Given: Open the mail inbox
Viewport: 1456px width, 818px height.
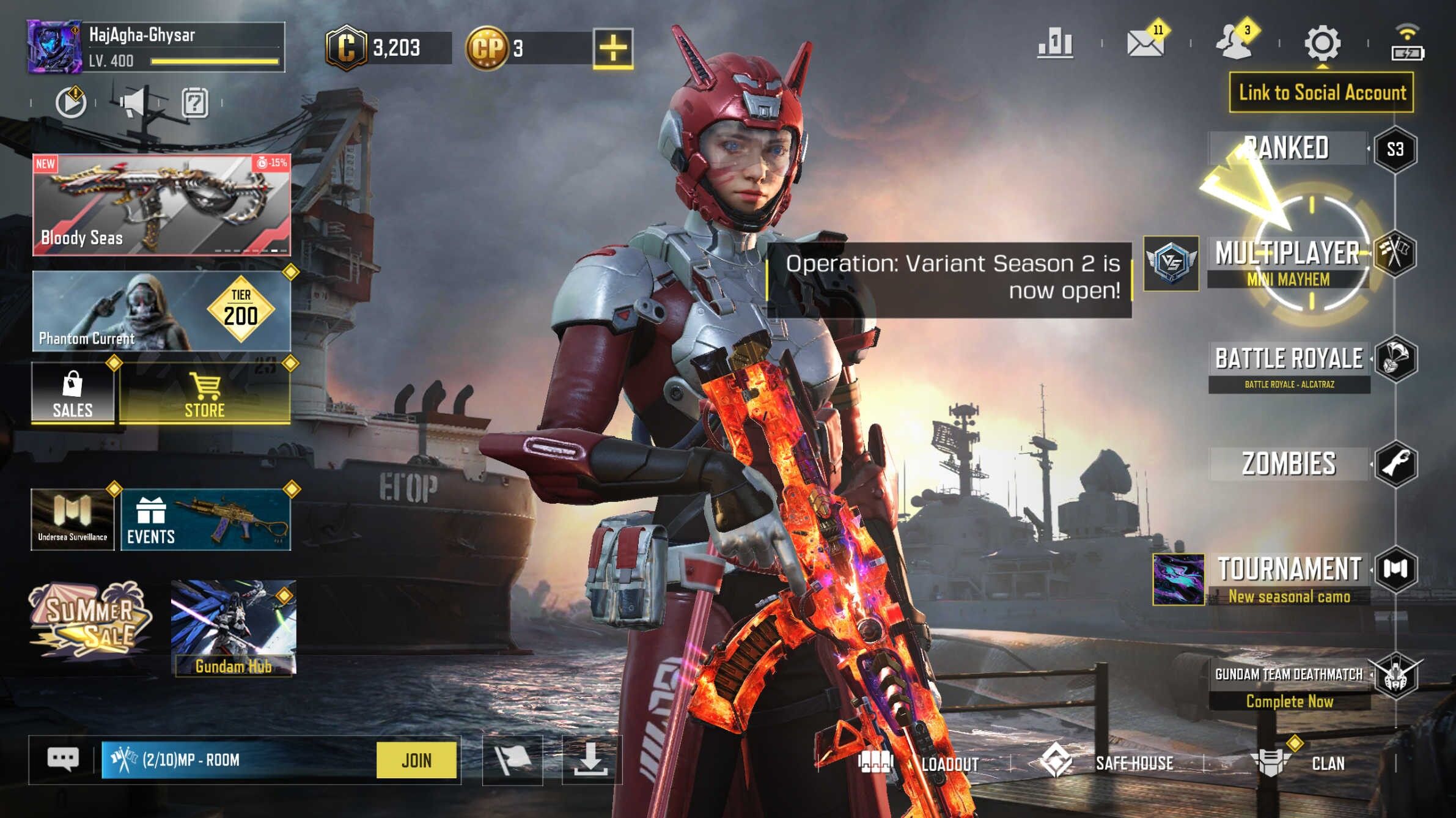Looking at the screenshot, I should (1145, 43).
